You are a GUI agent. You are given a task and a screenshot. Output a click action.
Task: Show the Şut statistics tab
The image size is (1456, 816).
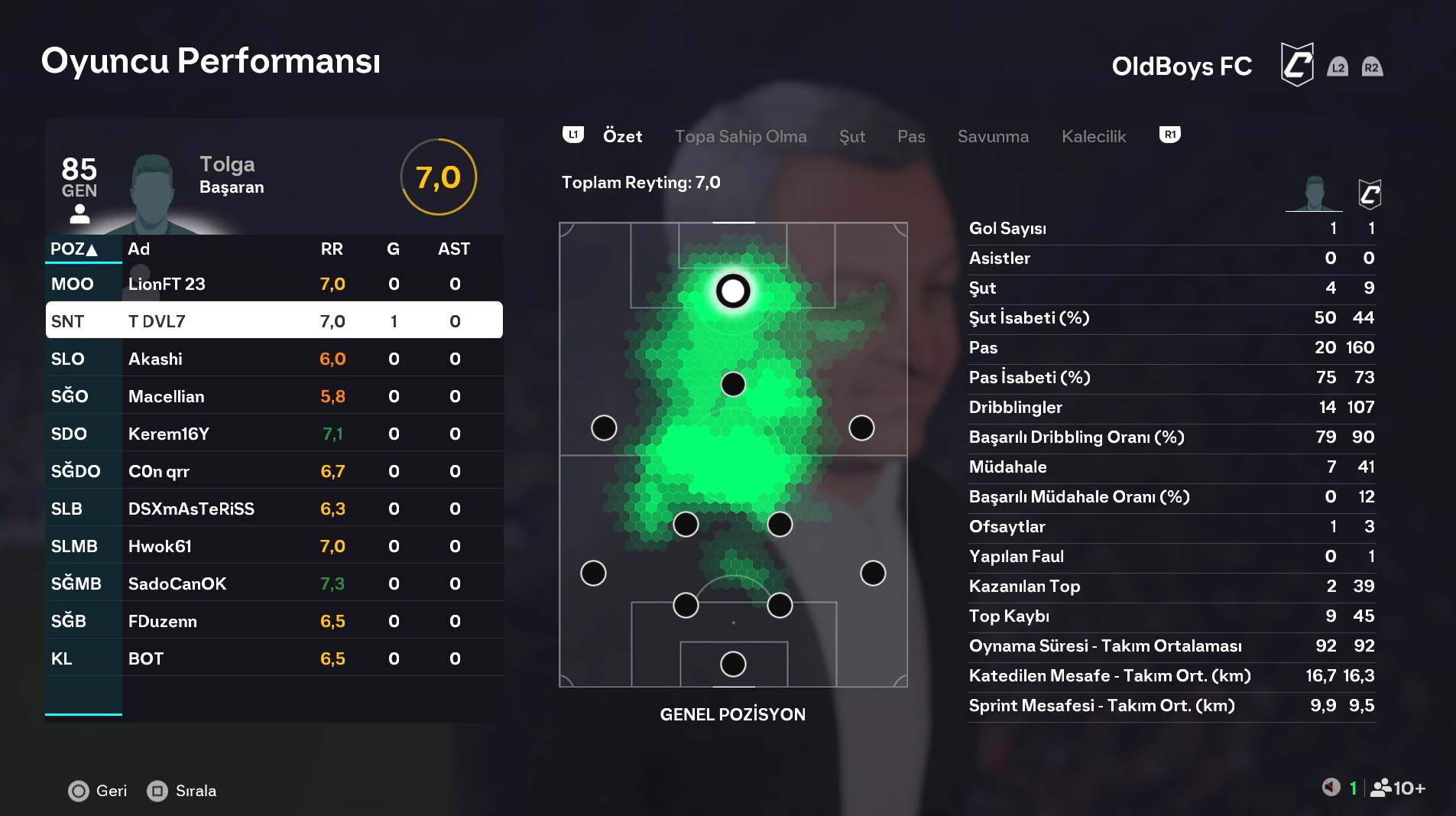click(851, 136)
